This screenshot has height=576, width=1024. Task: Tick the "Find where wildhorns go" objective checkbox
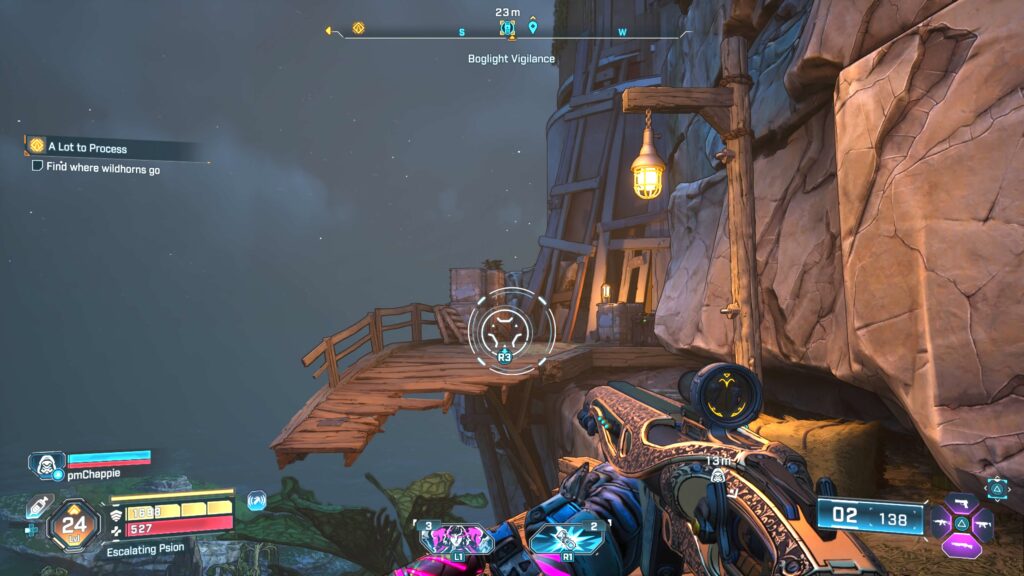[37, 167]
